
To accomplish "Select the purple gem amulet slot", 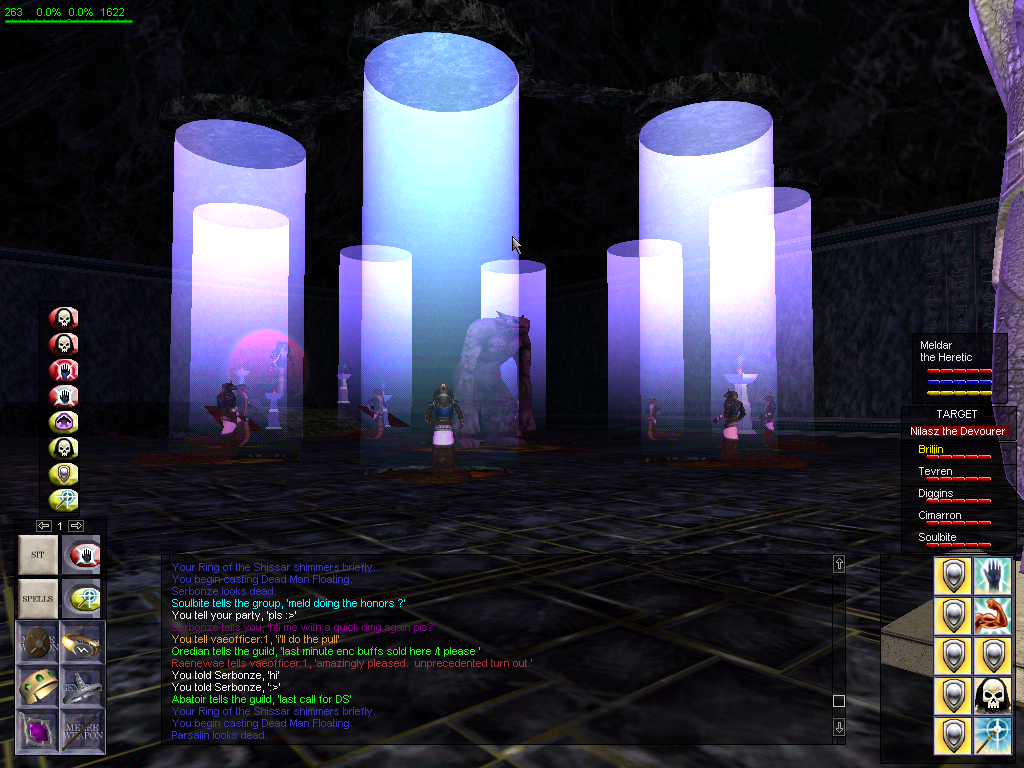I will 38,731.
